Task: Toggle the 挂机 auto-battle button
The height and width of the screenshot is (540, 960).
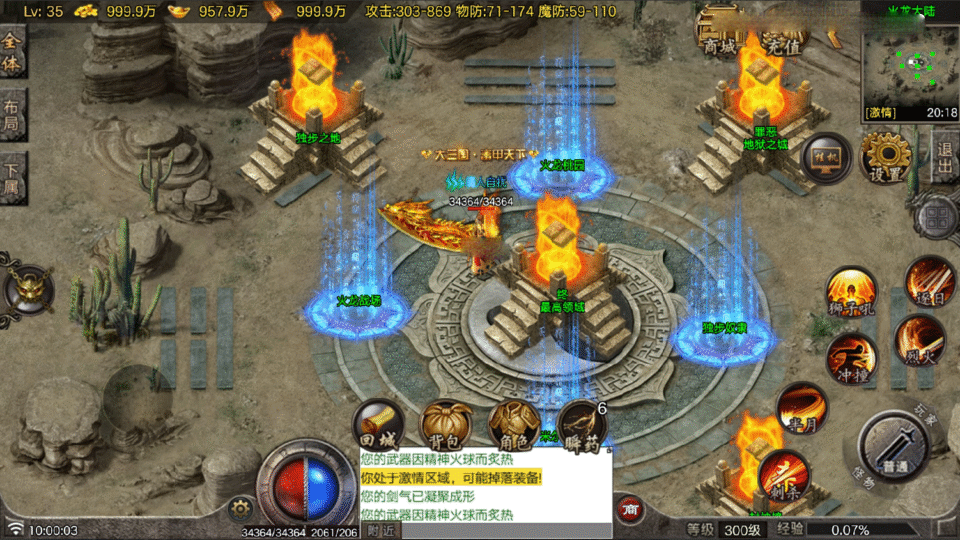Action: (827, 160)
